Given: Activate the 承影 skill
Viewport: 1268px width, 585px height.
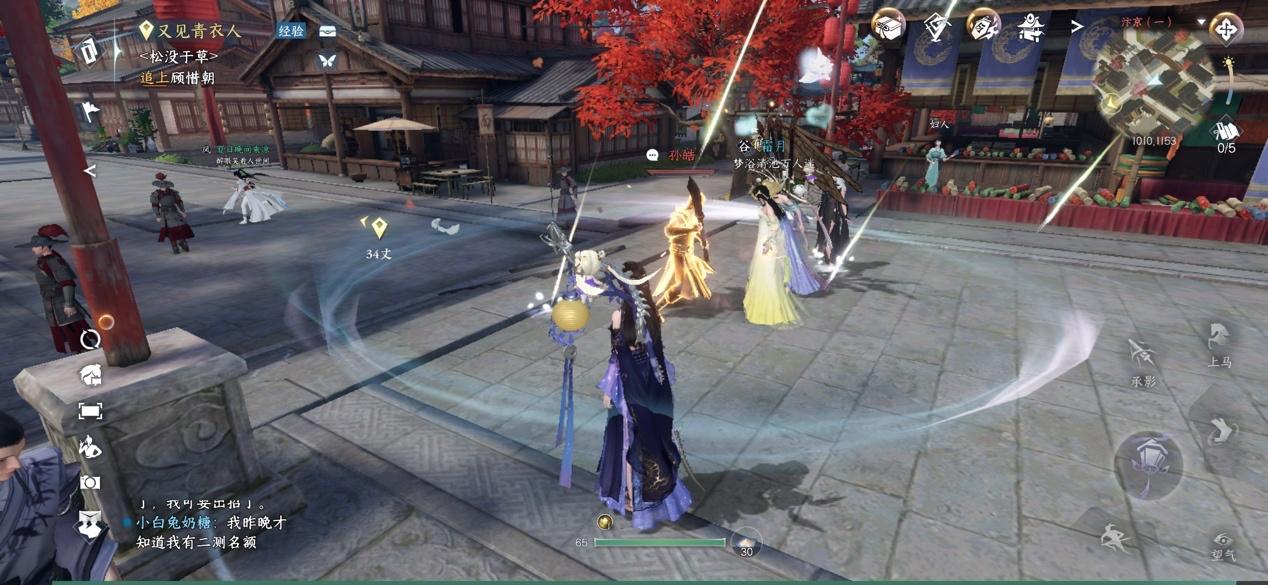Looking at the screenshot, I should click(1143, 360).
